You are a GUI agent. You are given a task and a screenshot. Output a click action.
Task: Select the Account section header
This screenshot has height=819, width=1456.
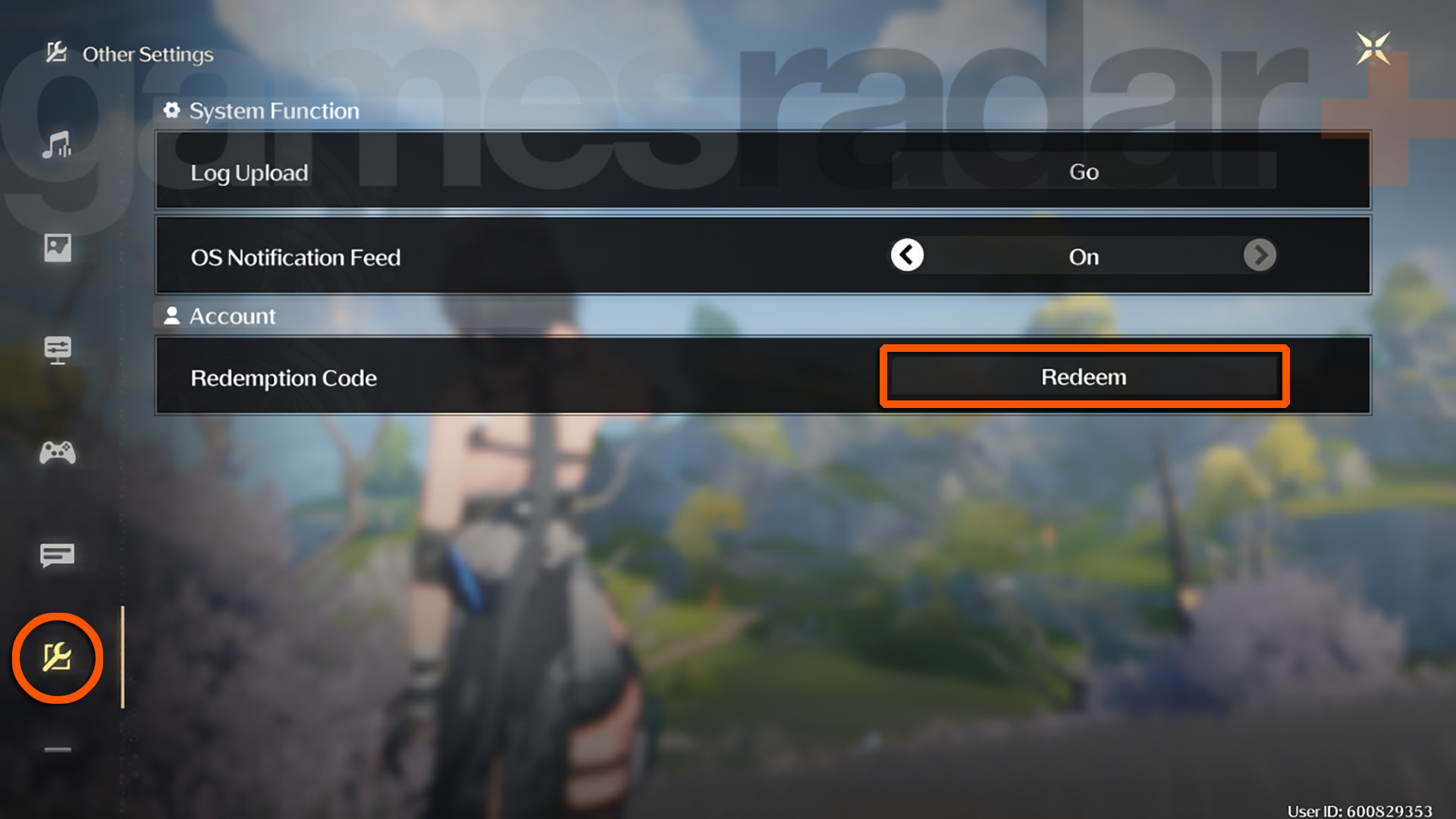(x=231, y=315)
